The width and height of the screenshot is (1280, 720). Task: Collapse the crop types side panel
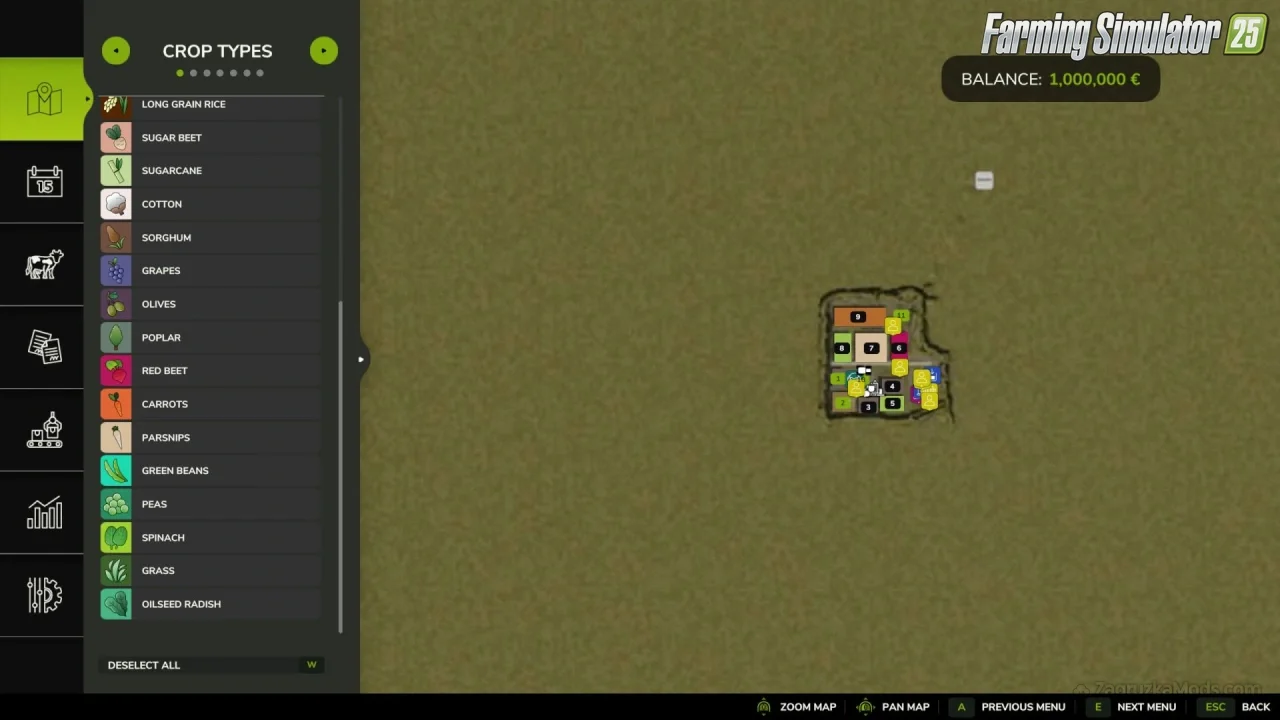click(x=361, y=359)
